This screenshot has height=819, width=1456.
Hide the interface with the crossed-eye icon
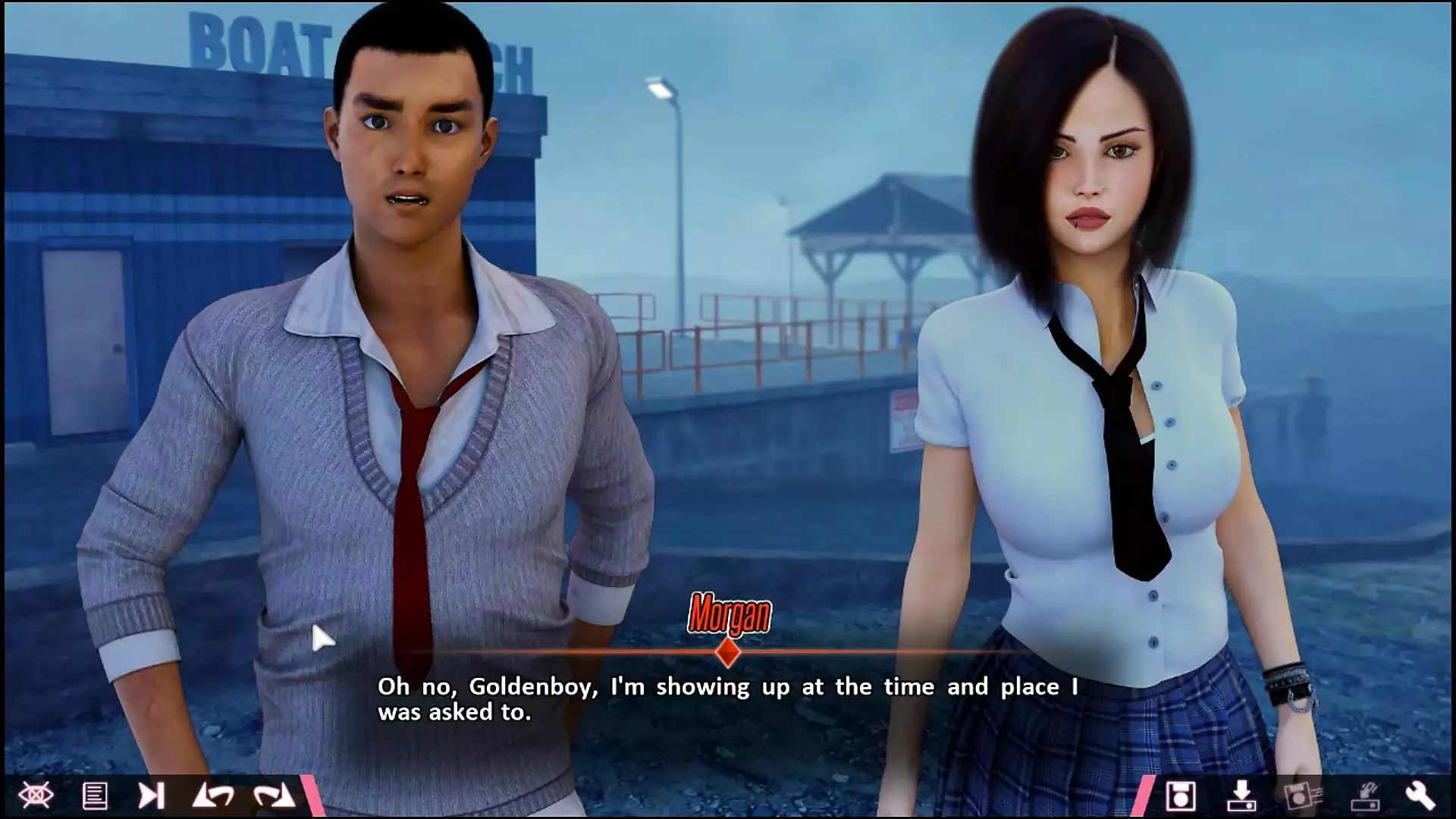pyautogui.click(x=36, y=795)
